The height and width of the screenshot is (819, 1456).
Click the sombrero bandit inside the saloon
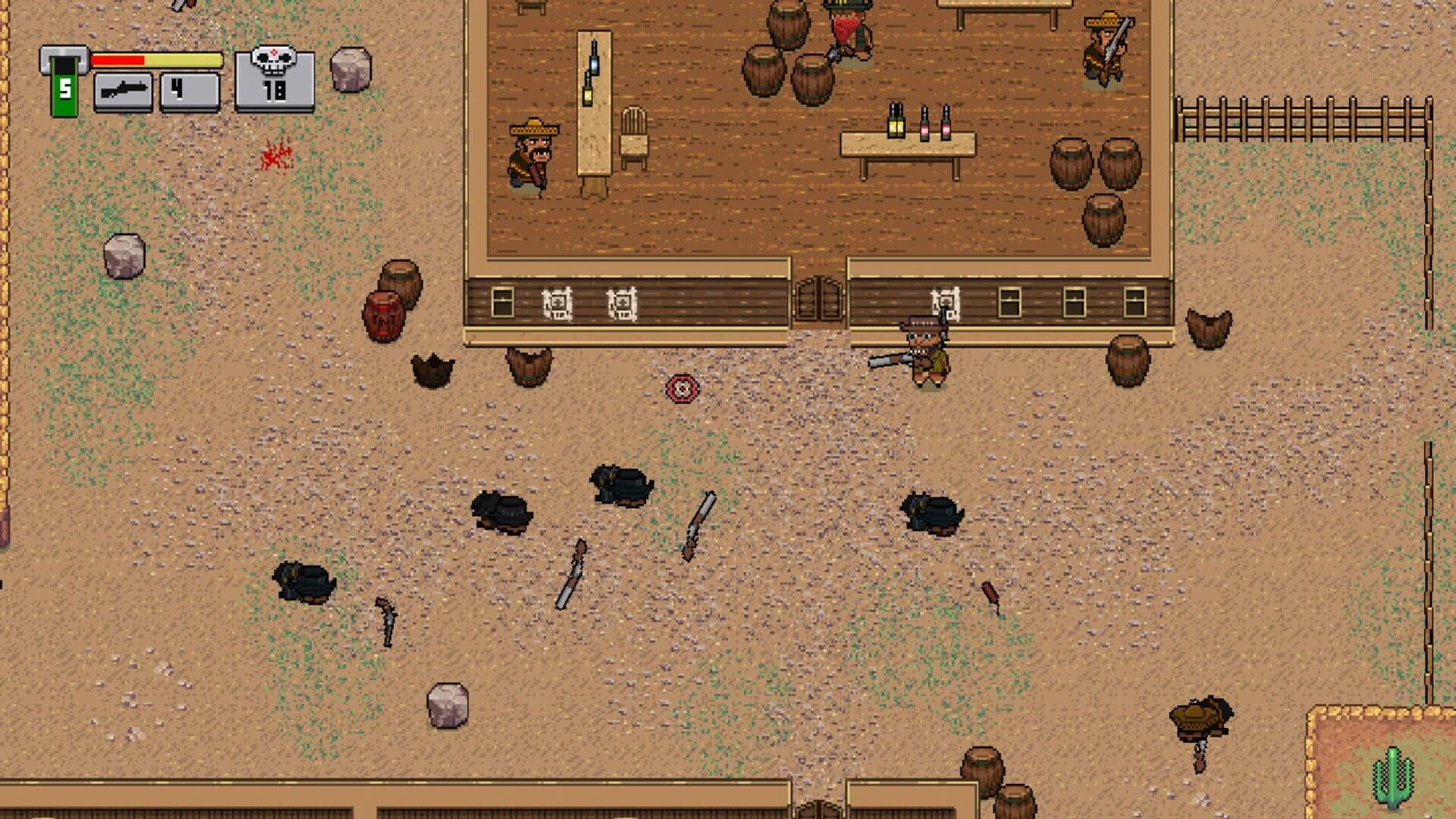click(x=531, y=155)
